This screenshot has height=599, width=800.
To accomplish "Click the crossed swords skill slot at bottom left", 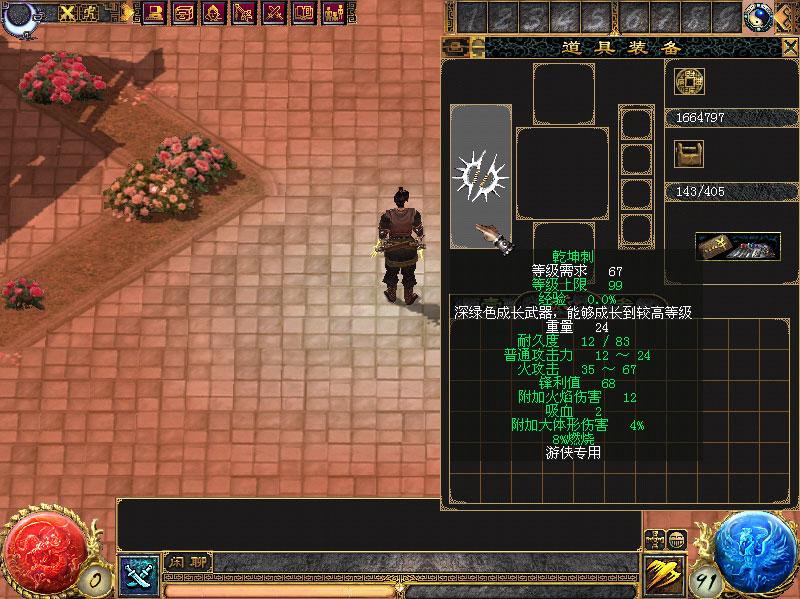I will tap(136, 573).
